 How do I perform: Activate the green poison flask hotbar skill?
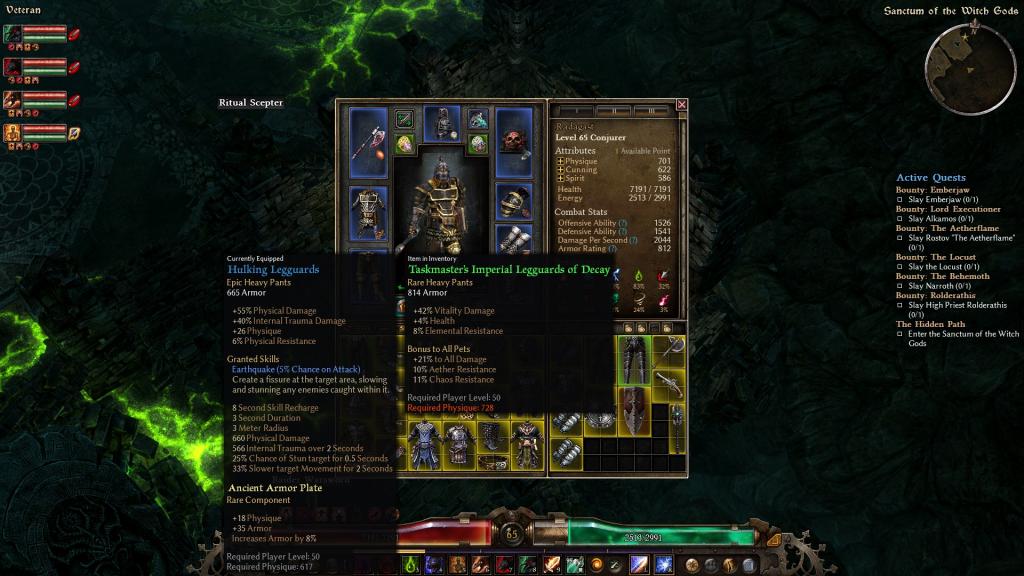pos(411,565)
